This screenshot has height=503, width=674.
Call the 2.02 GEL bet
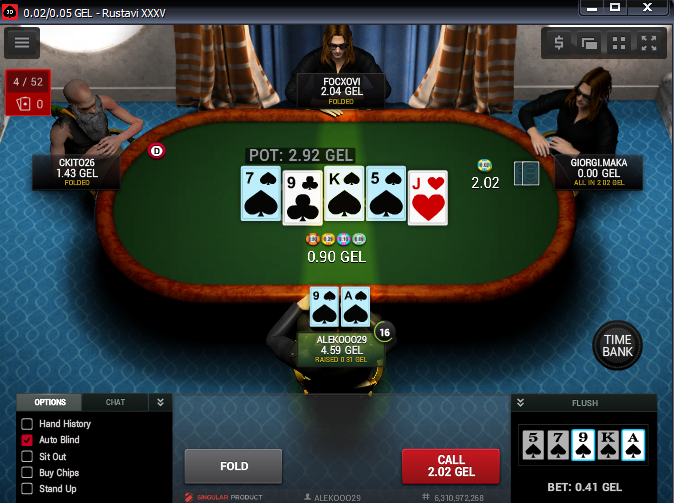tap(451, 466)
